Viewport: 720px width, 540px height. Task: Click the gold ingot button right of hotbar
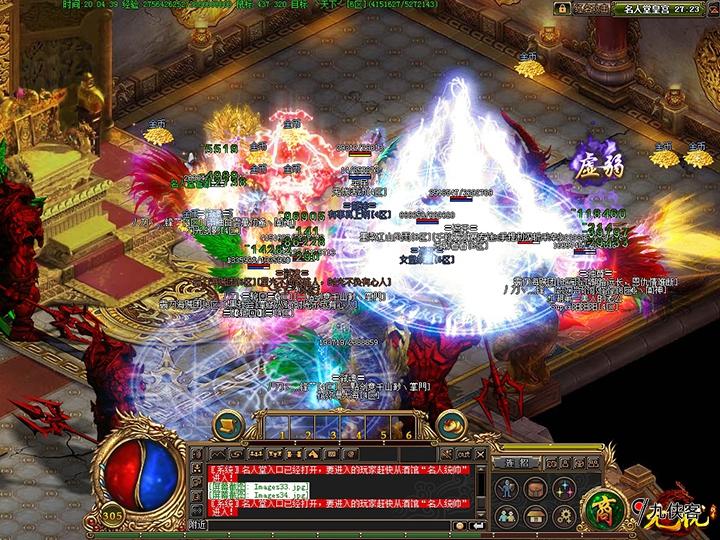pos(453,422)
